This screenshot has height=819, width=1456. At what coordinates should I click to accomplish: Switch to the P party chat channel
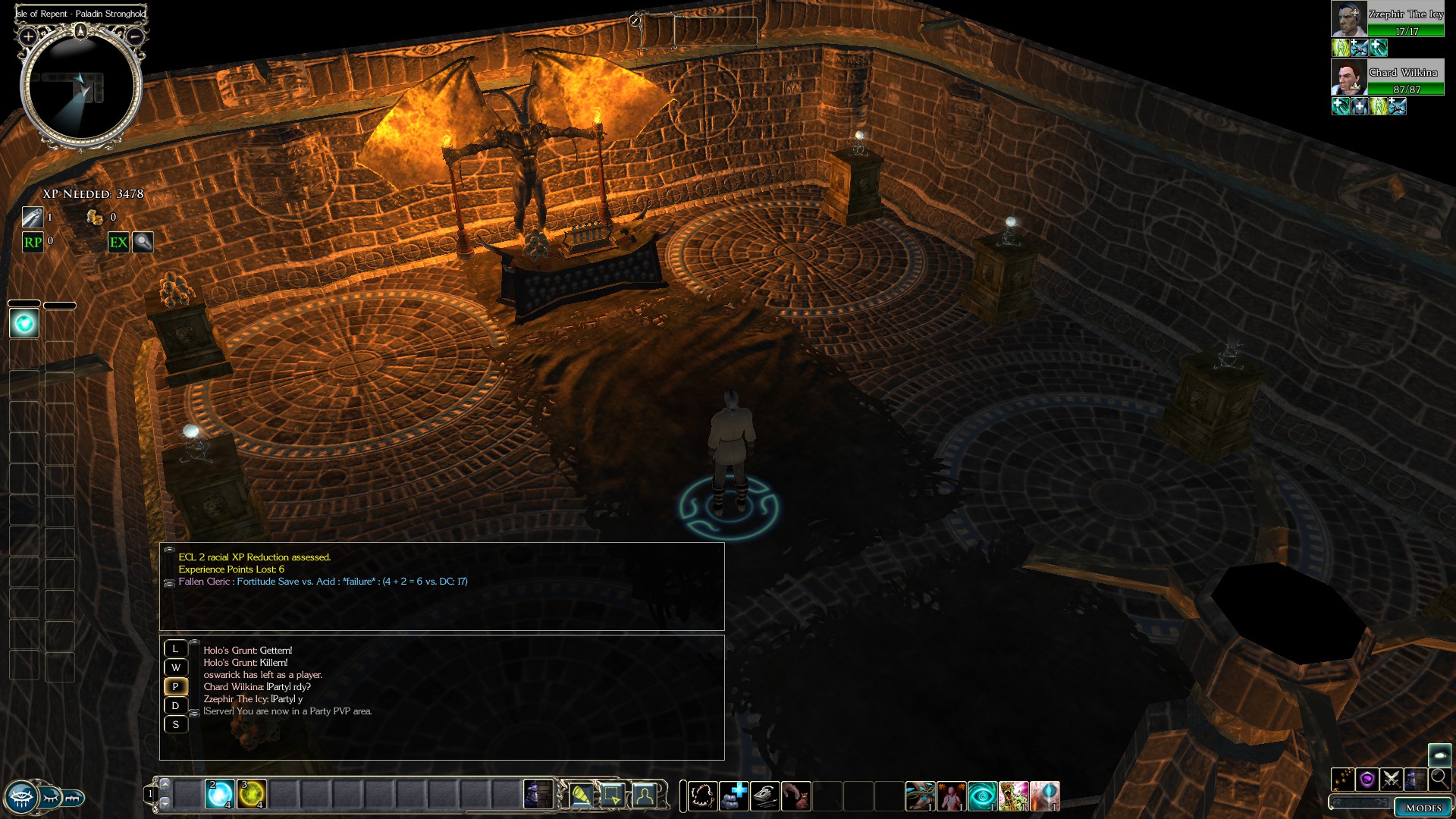click(x=175, y=686)
